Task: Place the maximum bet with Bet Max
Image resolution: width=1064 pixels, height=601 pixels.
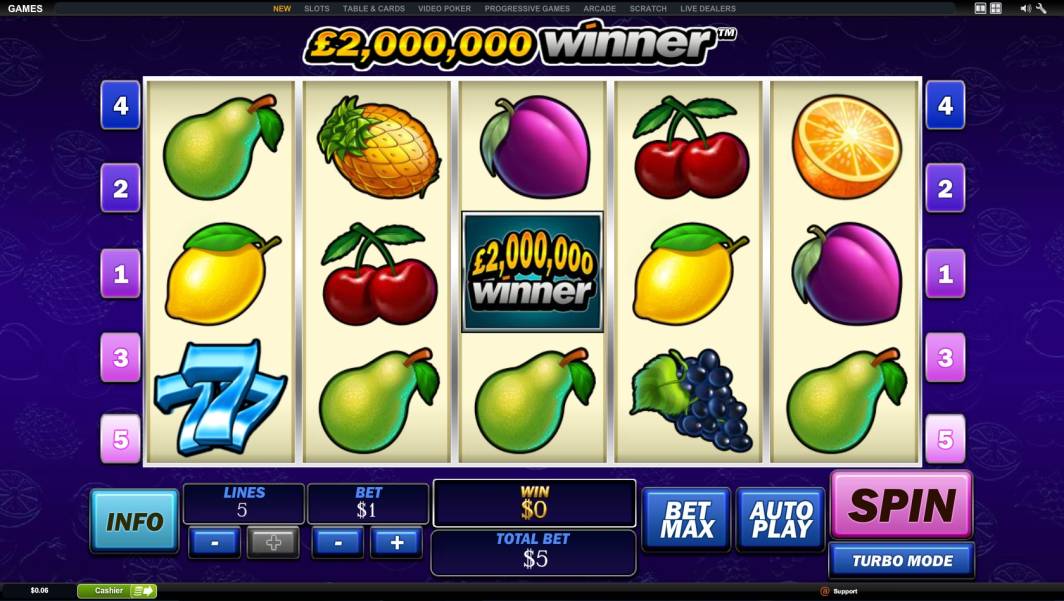Action: (687, 520)
